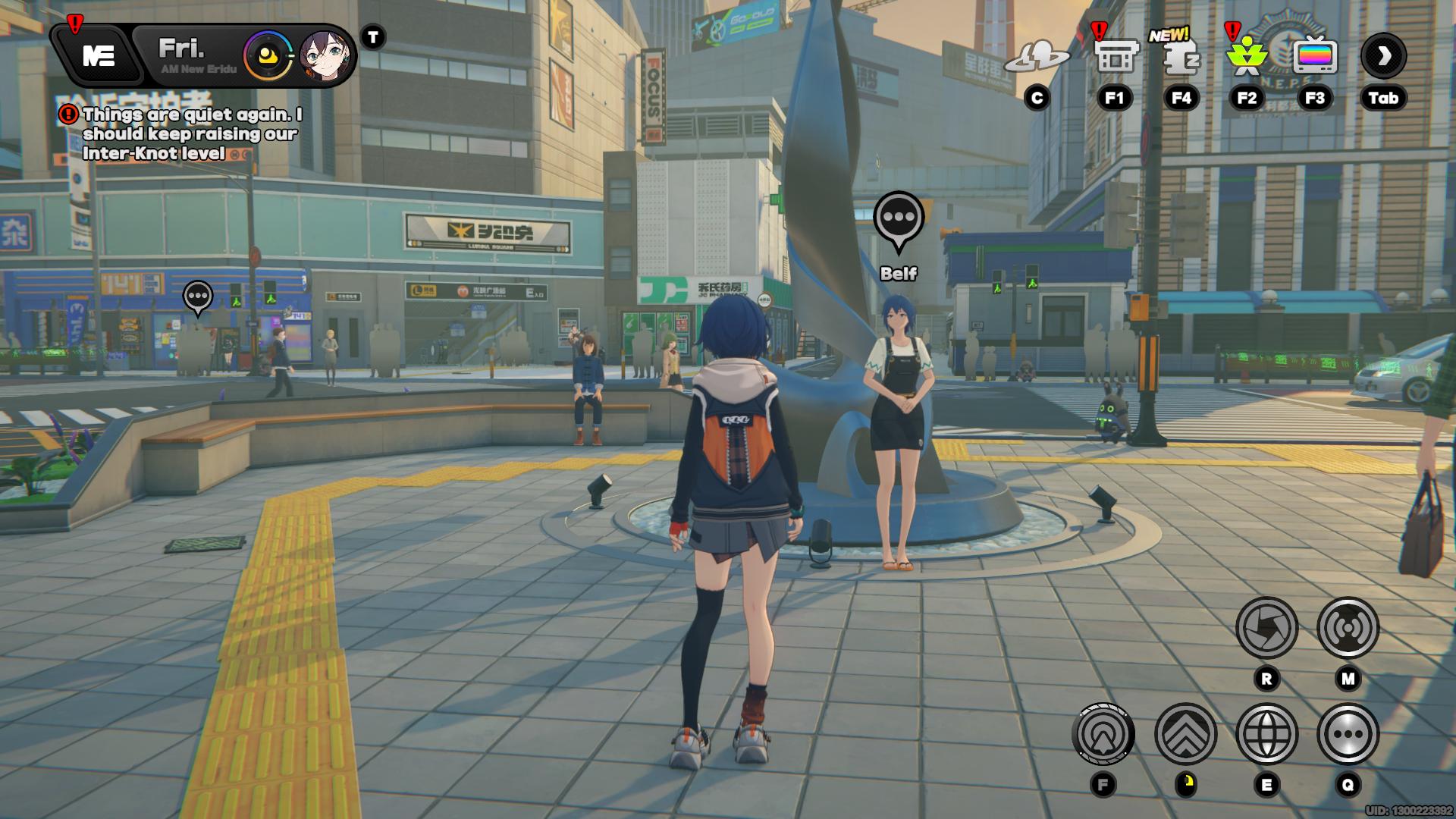Open the three-dot chat bubble button
This screenshot has width=1456, height=819.
tap(1348, 734)
